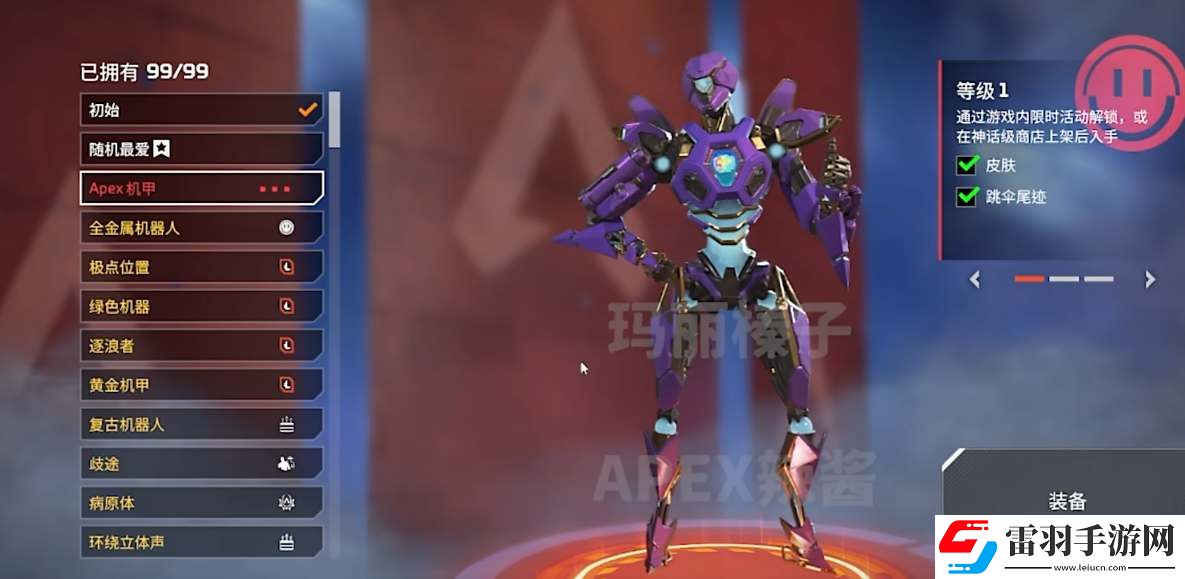Image resolution: width=1185 pixels, height=579 pixels.
Task: Pick the 黄金机甲 skin
Action: 200,385
